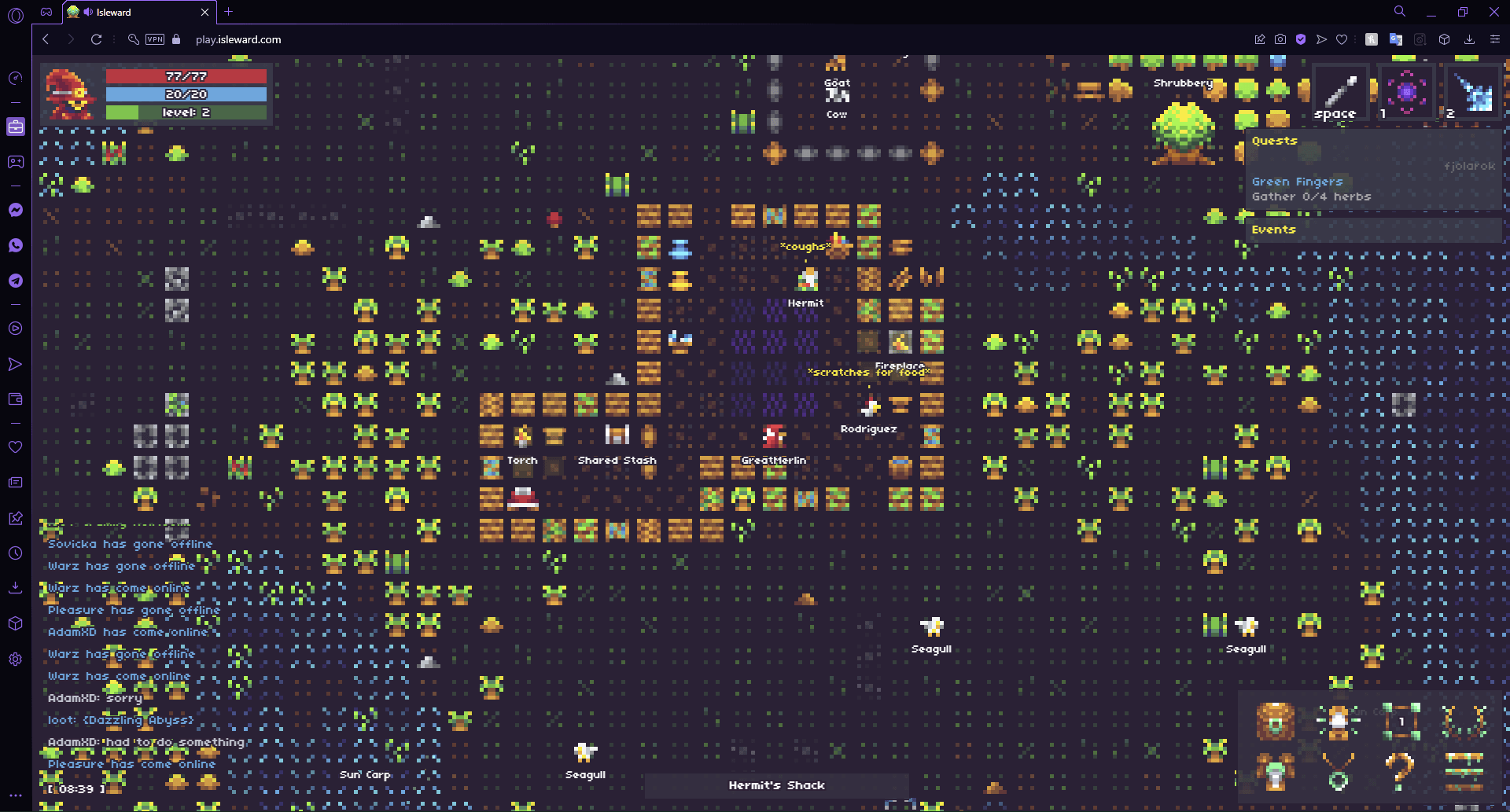Expand the Events section
The width and height of the screenshot is (1510, 812).
(x=1273, y=230)
